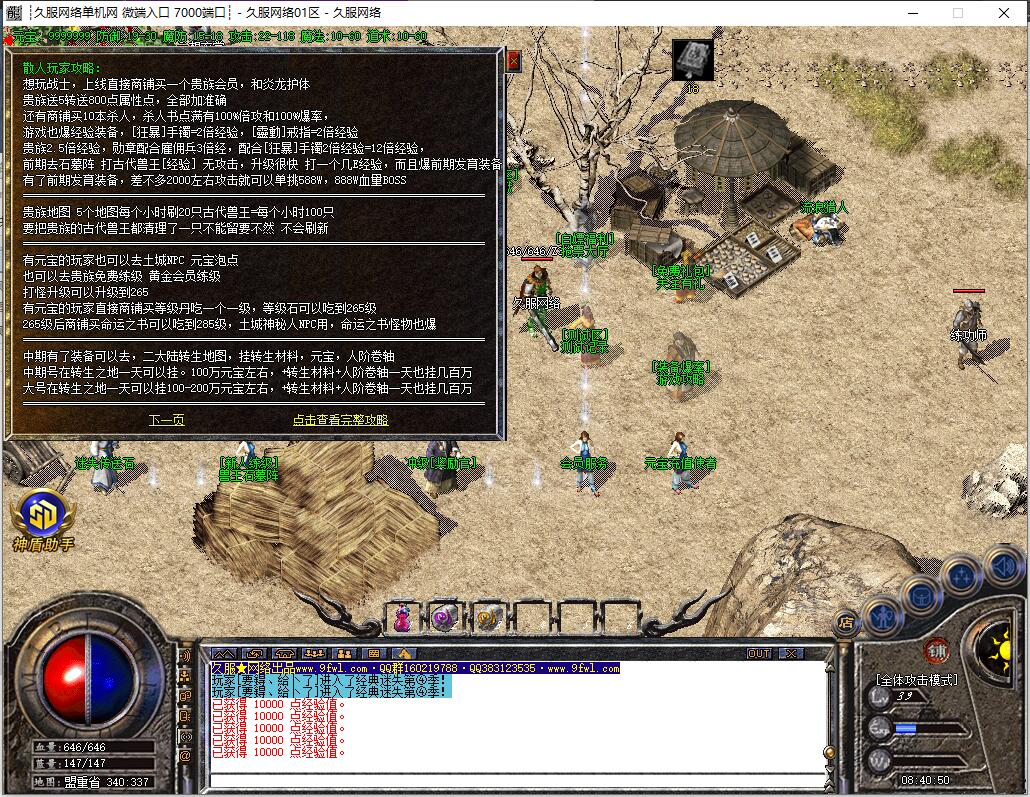Click the OUT button above the chat
The image size is (1030, 797).
pos(759,653)
